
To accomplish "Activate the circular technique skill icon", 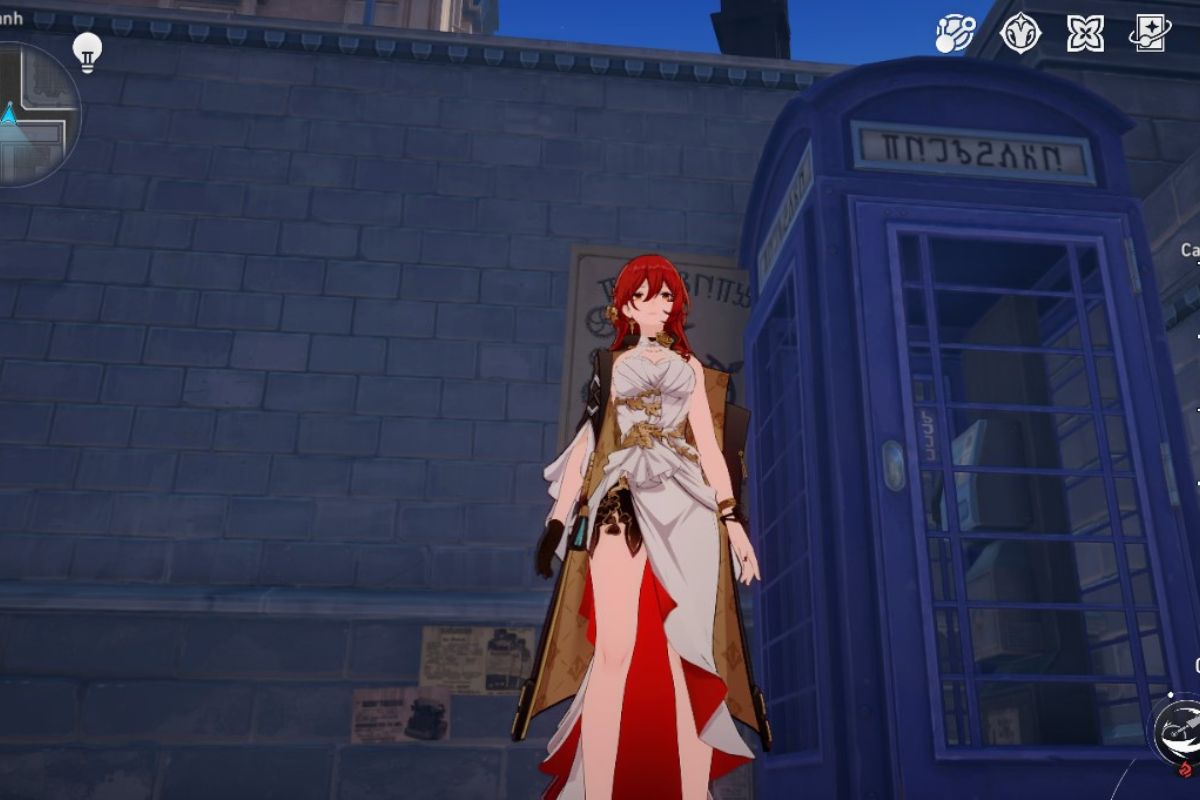I will click(x=1178, y=730).
